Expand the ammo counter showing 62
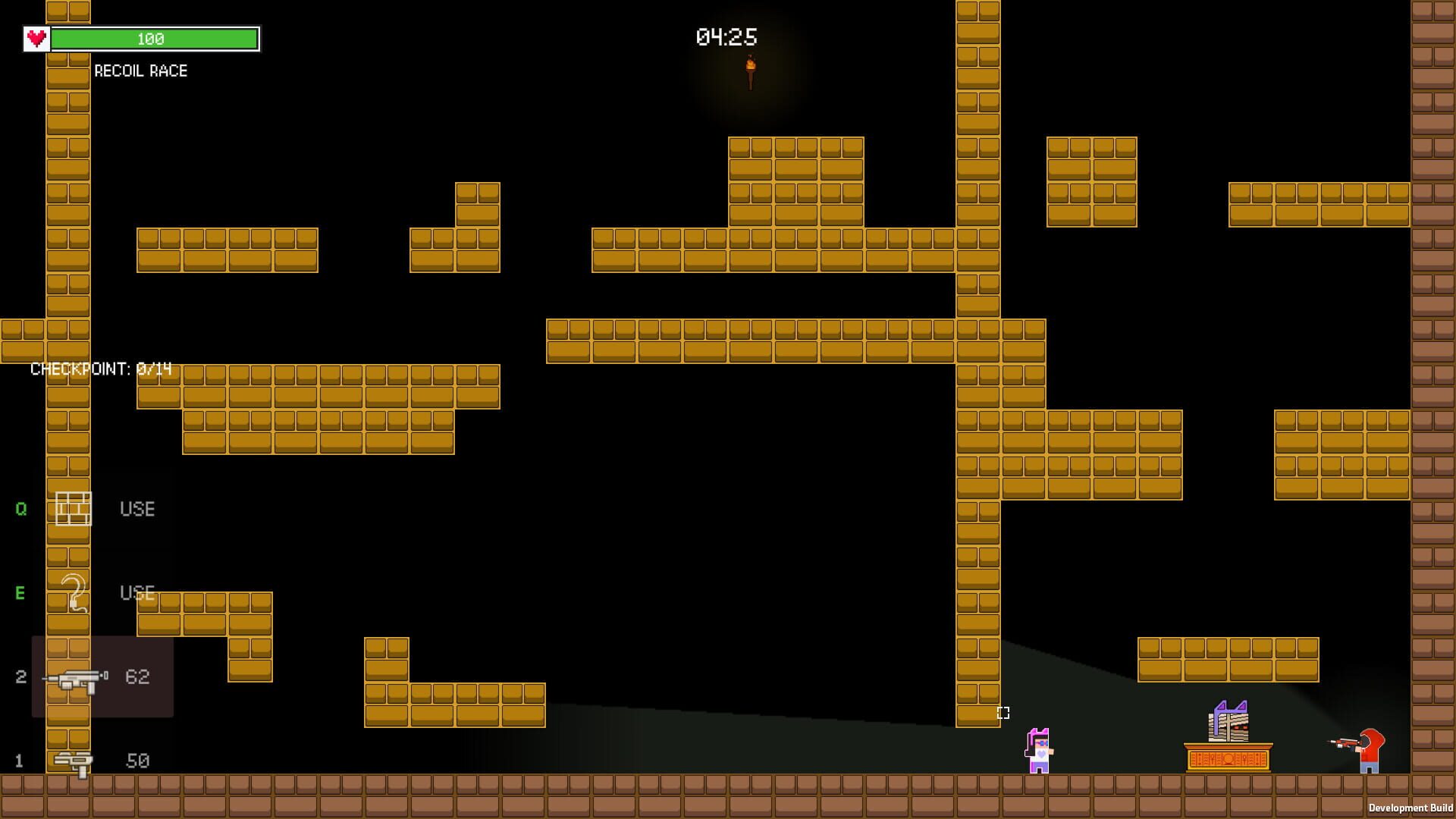Viewport: 1456px width, 819px height. coord(138,677)
